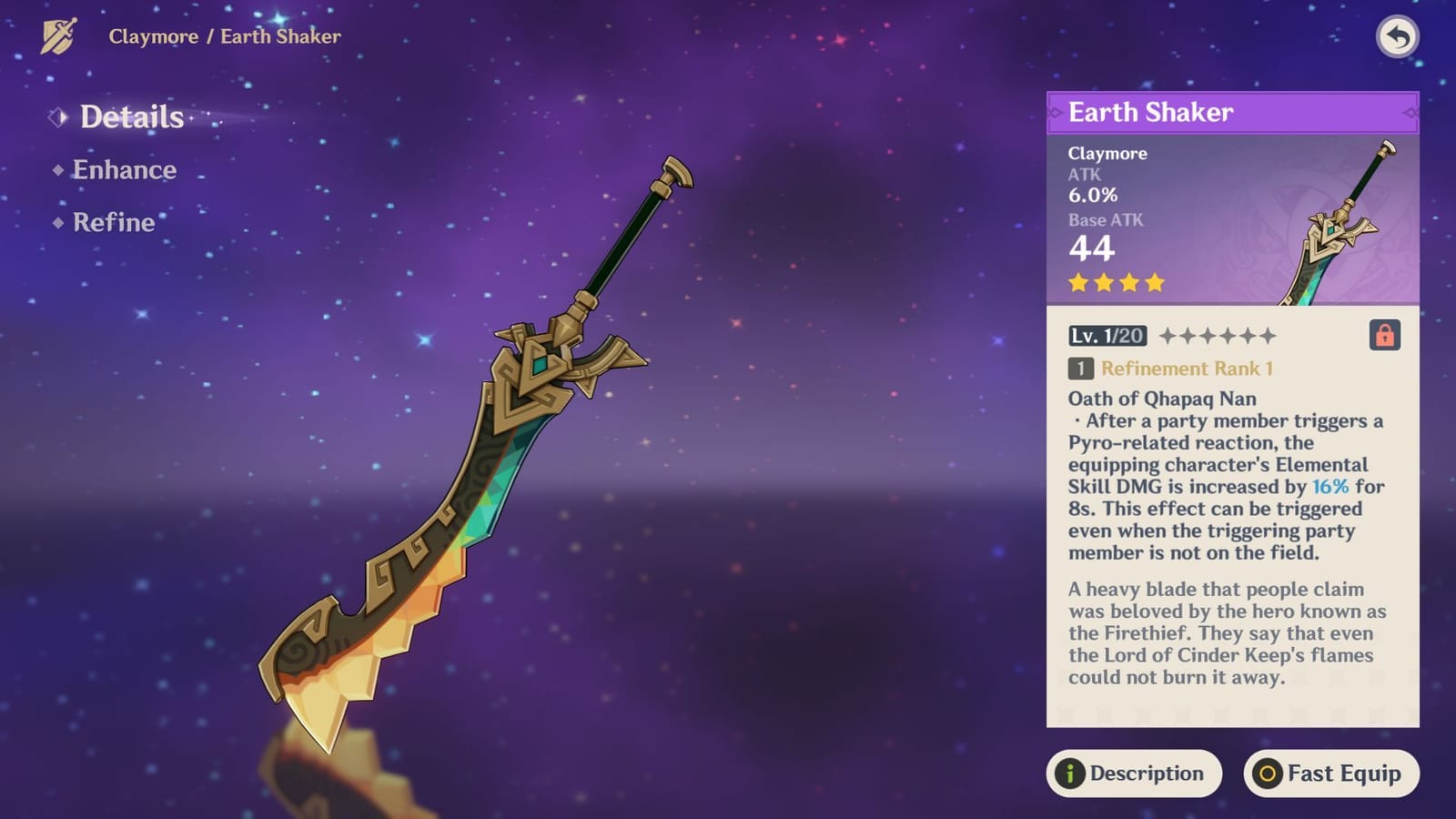Click the diamond bullet next to Enhance
1456x819 pixels.
(56, 169)
